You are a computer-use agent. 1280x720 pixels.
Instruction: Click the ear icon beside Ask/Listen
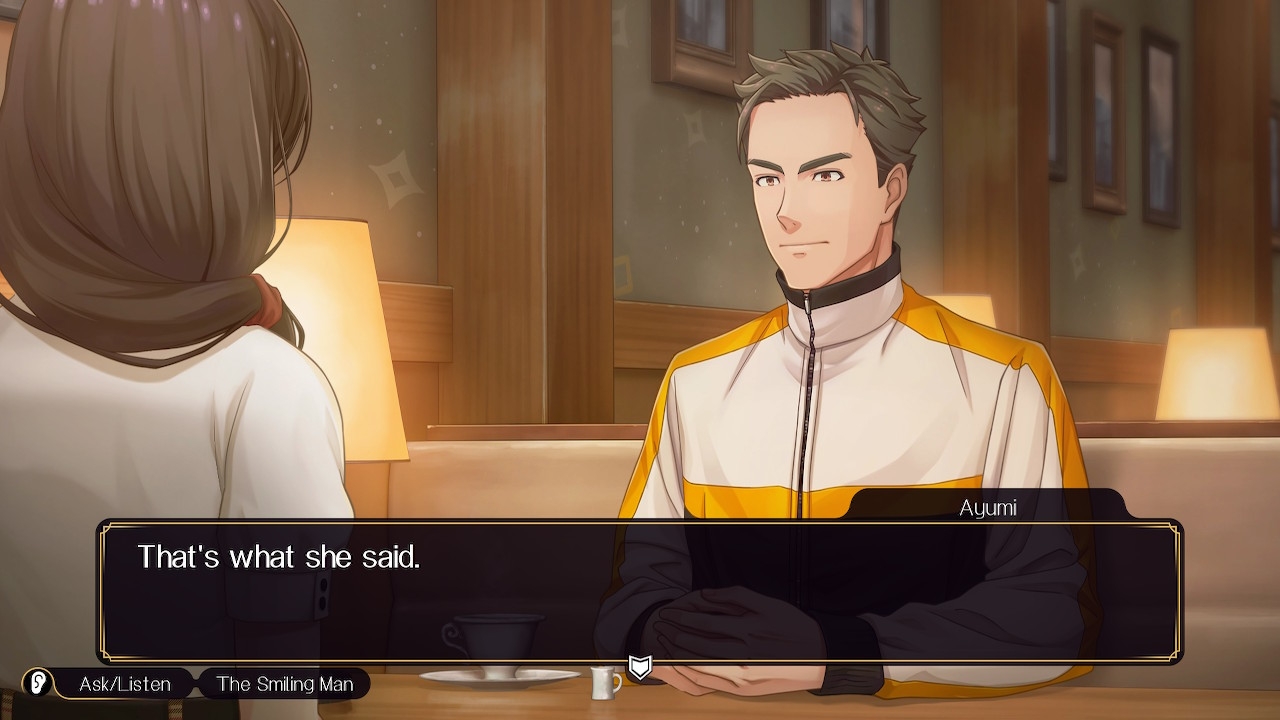pyautogui.click(x=38, y=684)
